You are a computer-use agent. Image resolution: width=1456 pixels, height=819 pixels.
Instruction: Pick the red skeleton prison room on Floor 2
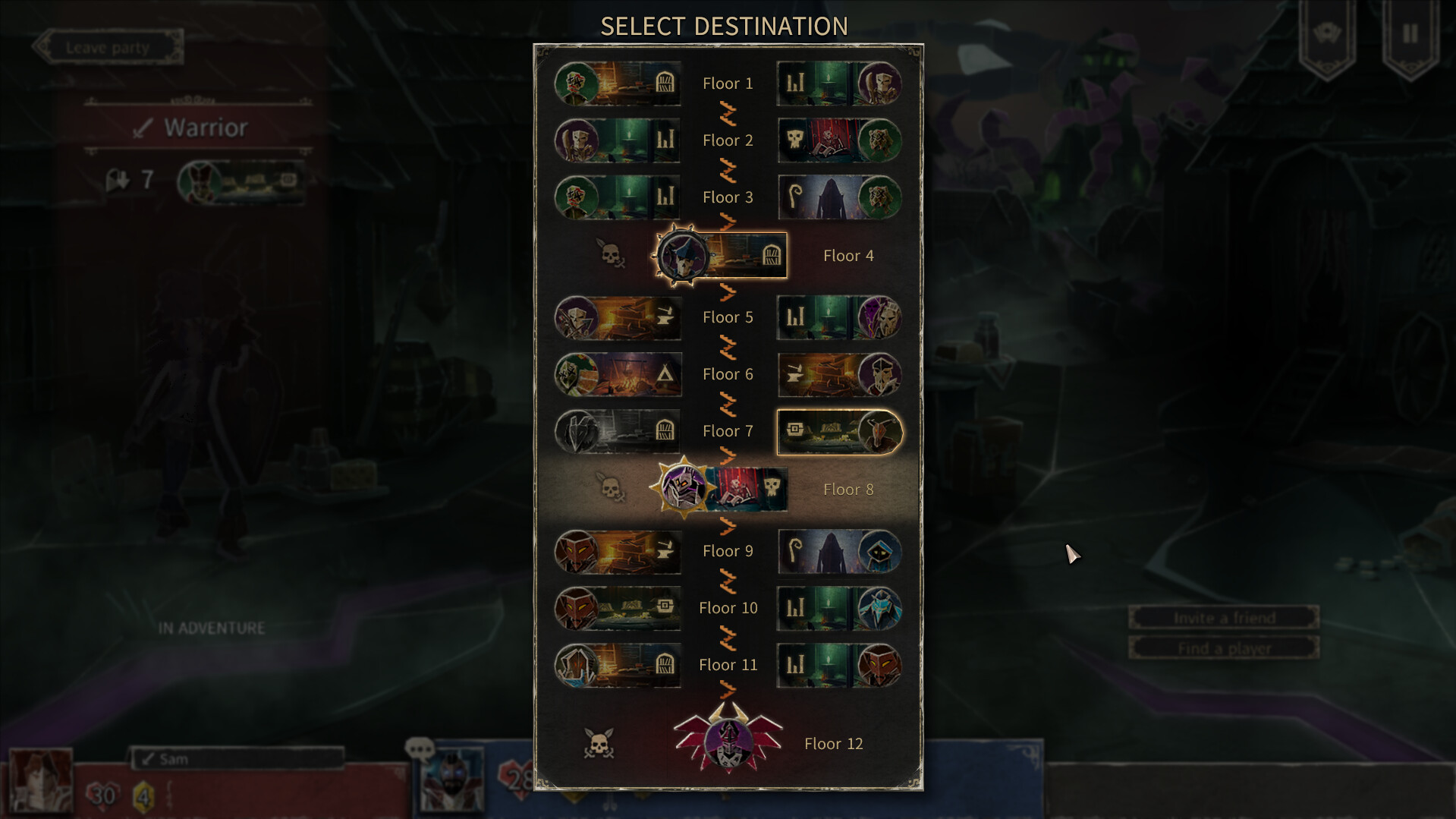(838, 140)
